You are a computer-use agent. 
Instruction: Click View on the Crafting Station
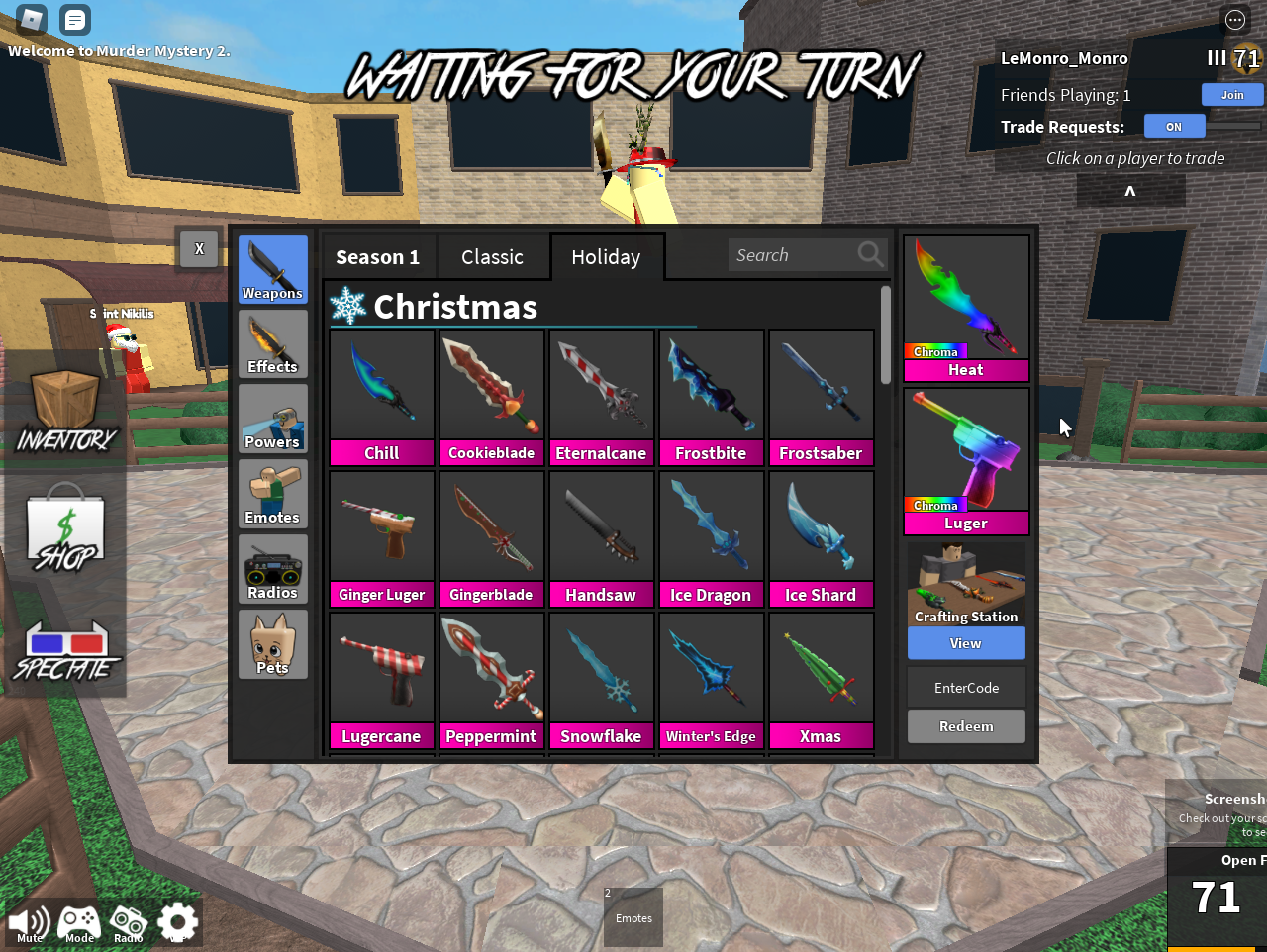coord(965,643)
